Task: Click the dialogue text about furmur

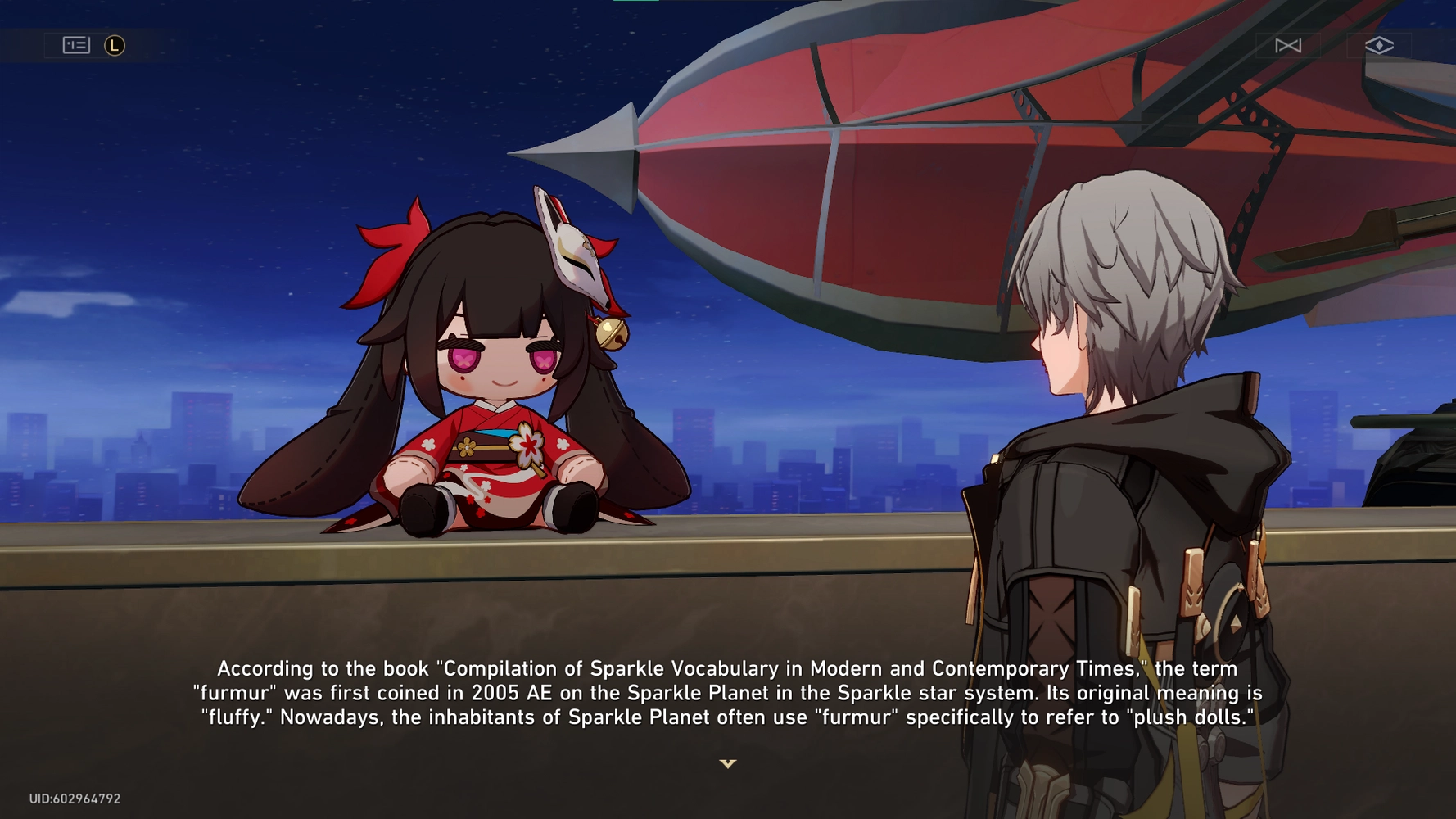Action: pos(727,693)
